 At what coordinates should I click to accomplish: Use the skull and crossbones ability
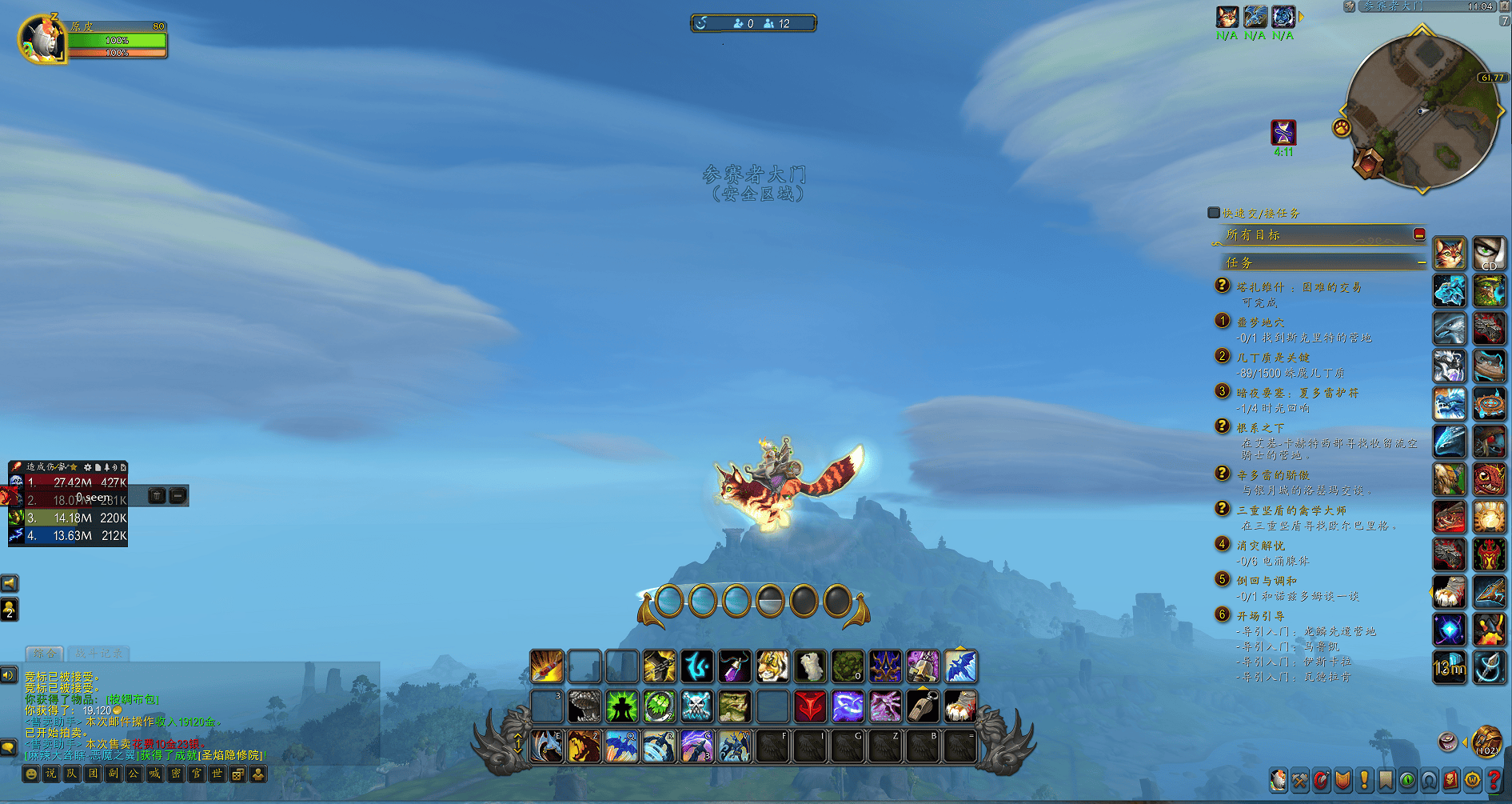pyautogui.click(x=696, y=706)
